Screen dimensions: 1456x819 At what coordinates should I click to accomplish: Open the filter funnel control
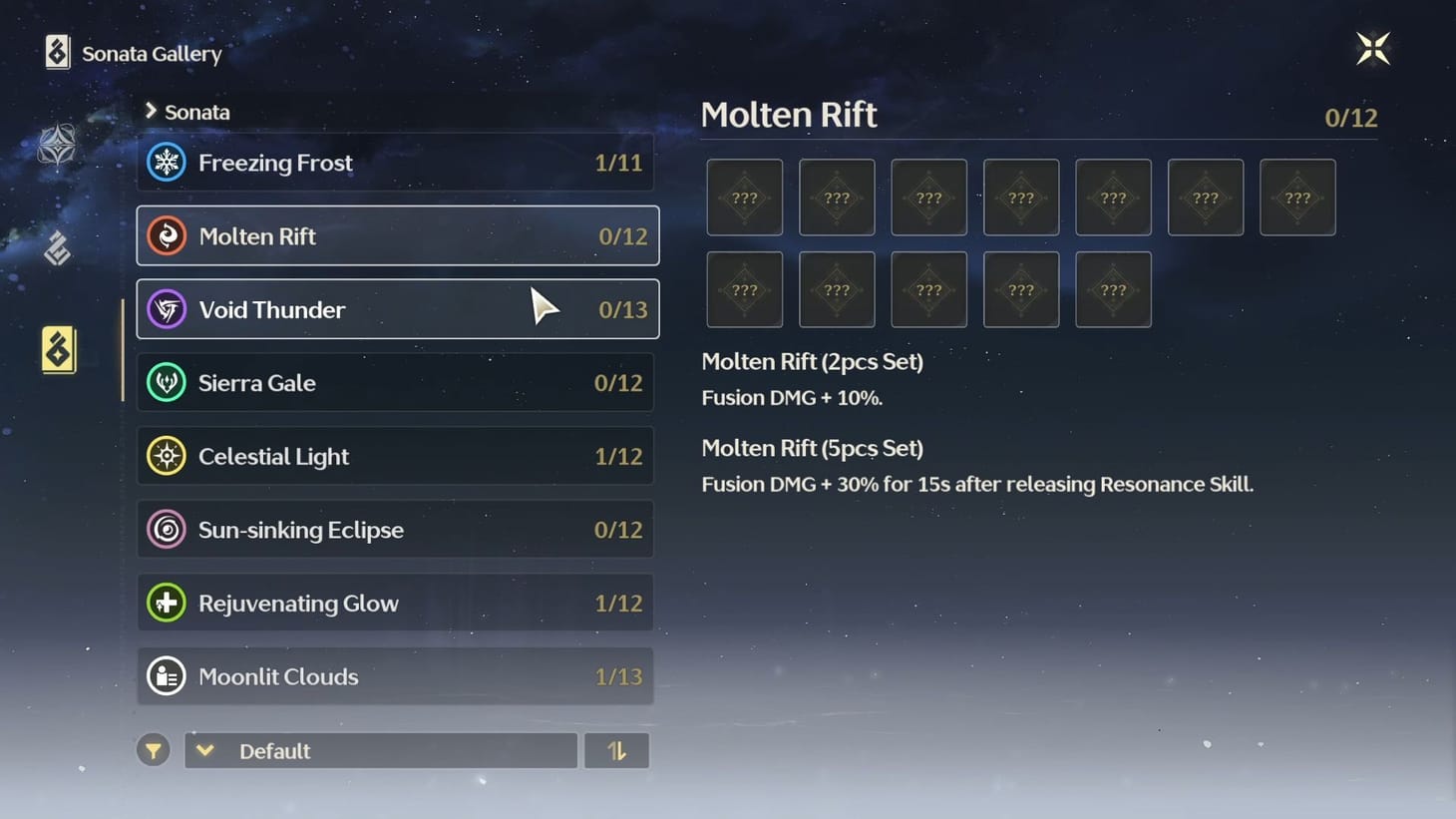pos(153,749)
